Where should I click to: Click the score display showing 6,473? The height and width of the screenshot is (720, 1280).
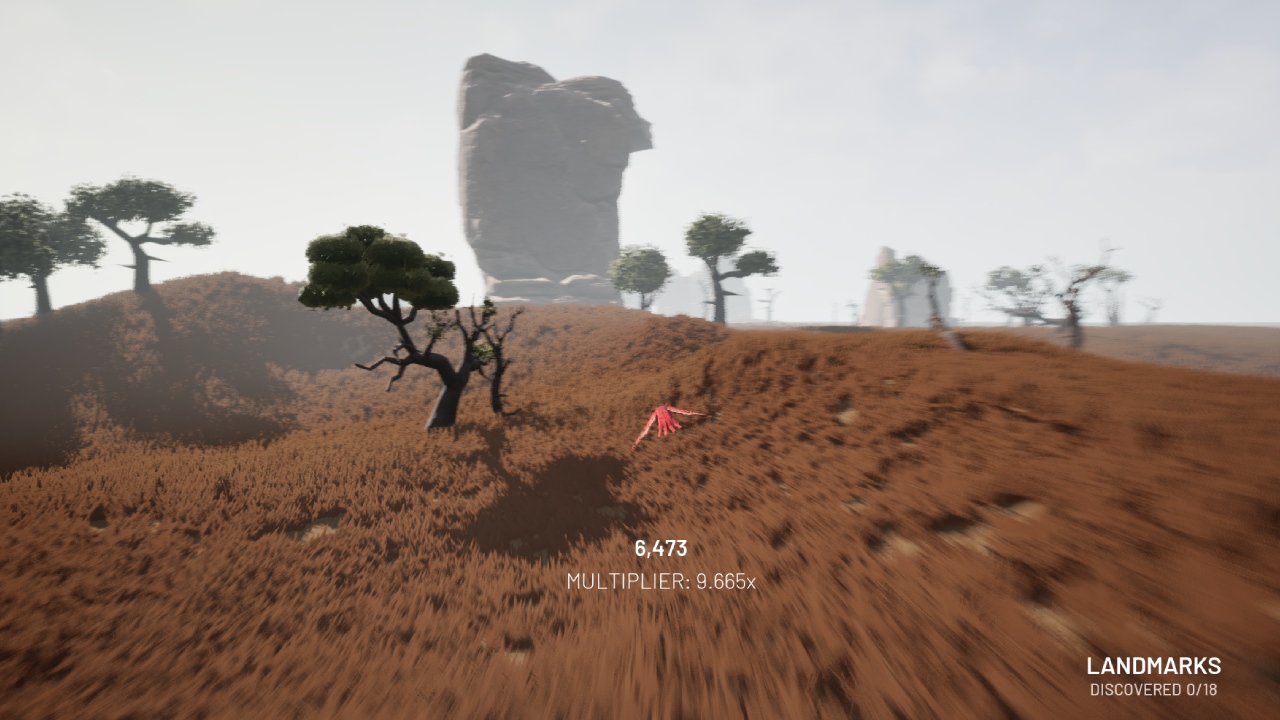(x=659, y=548)
